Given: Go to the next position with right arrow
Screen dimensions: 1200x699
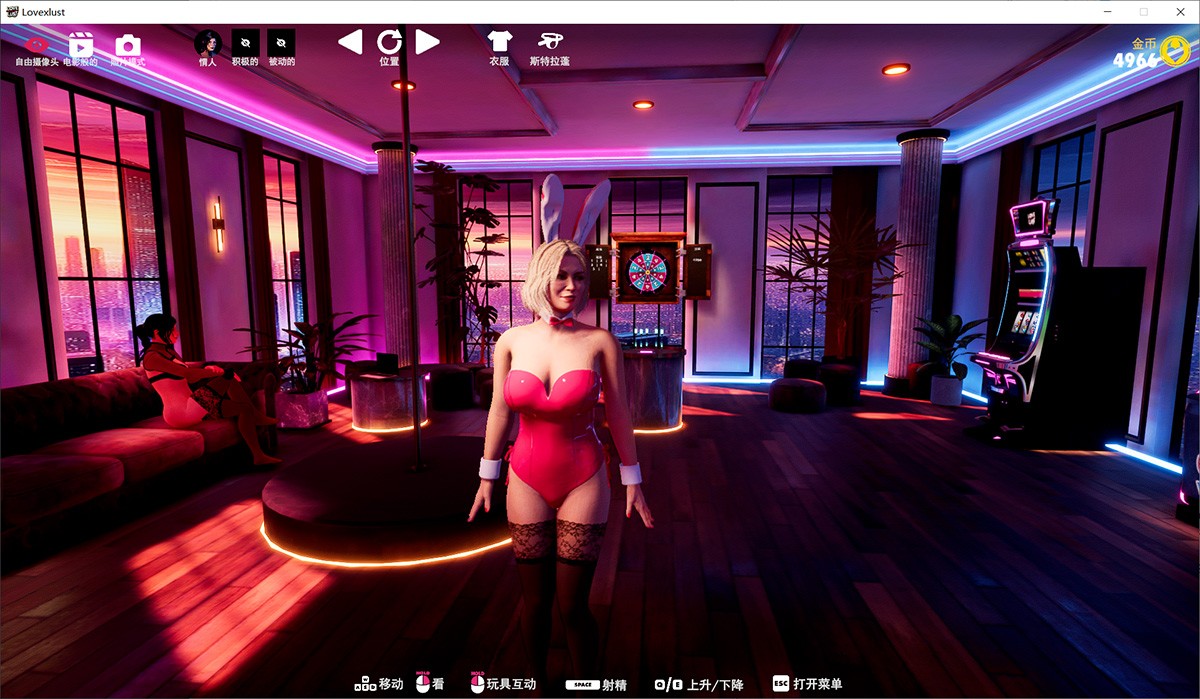Looking at the screenshot, I should (428, 42).
